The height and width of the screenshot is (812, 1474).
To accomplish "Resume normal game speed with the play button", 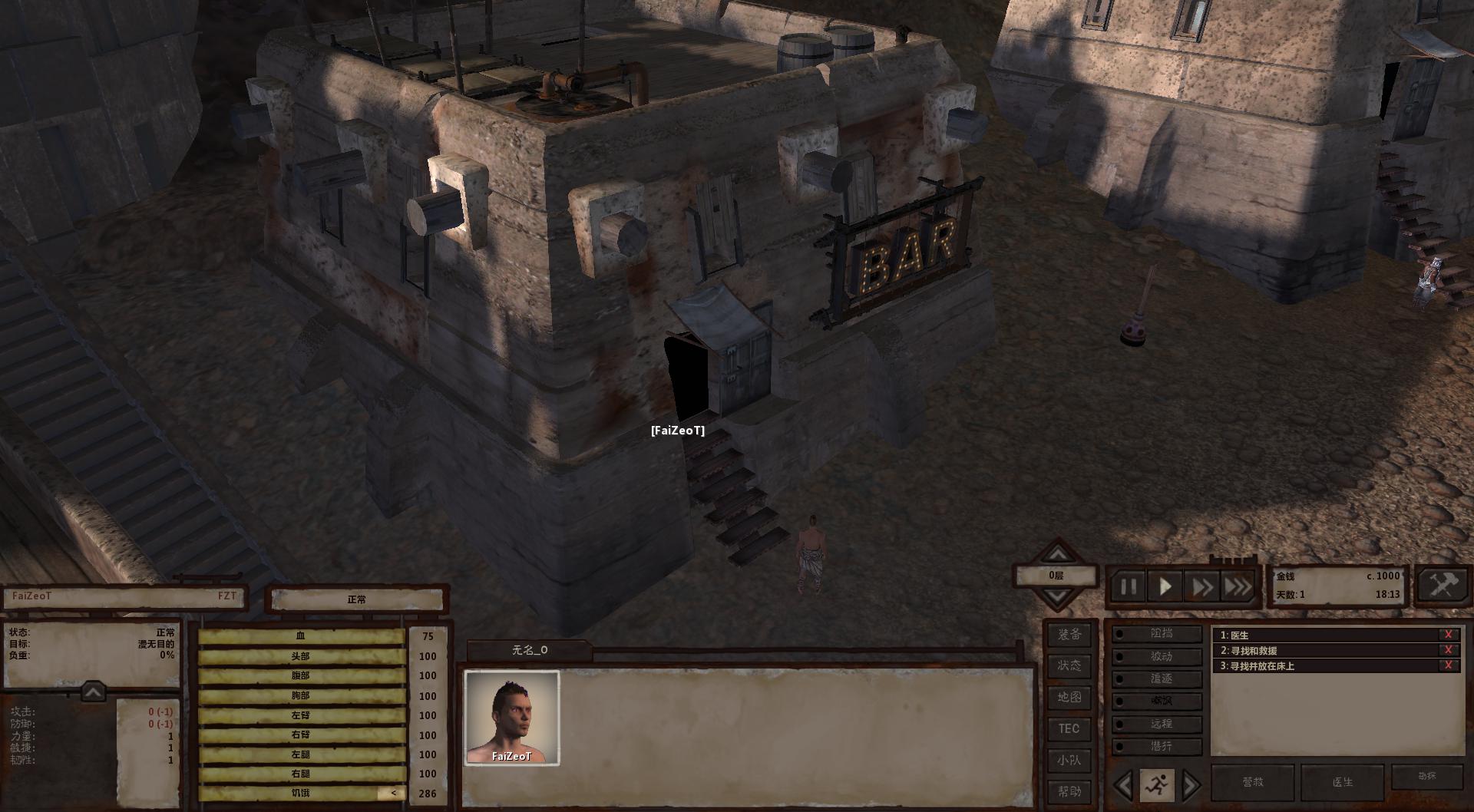I will pos(1165,588).
